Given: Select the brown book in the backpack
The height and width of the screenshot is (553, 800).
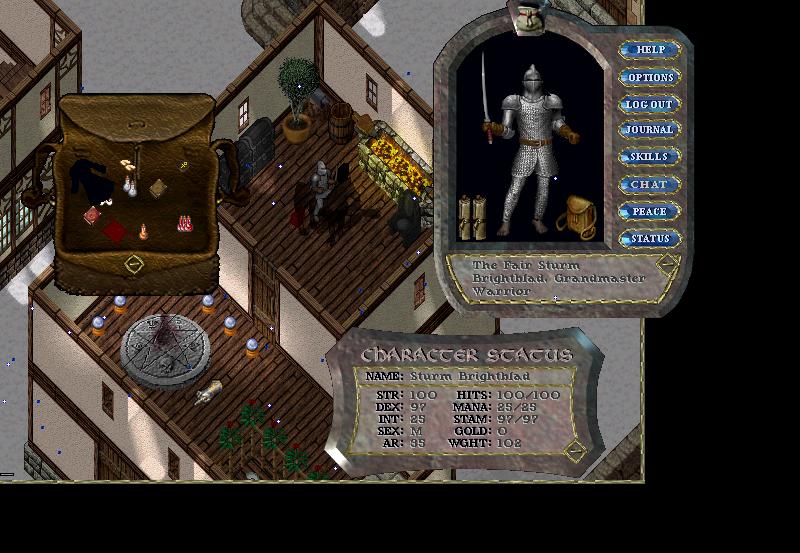Looking at the screenshot, I should tap(158, 188).
